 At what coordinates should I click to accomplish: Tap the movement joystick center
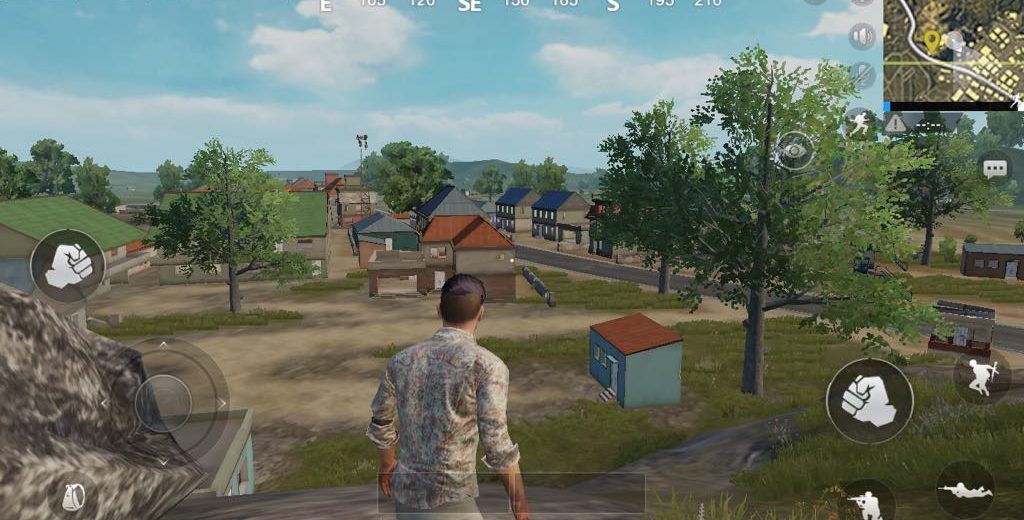pos(162,402)
